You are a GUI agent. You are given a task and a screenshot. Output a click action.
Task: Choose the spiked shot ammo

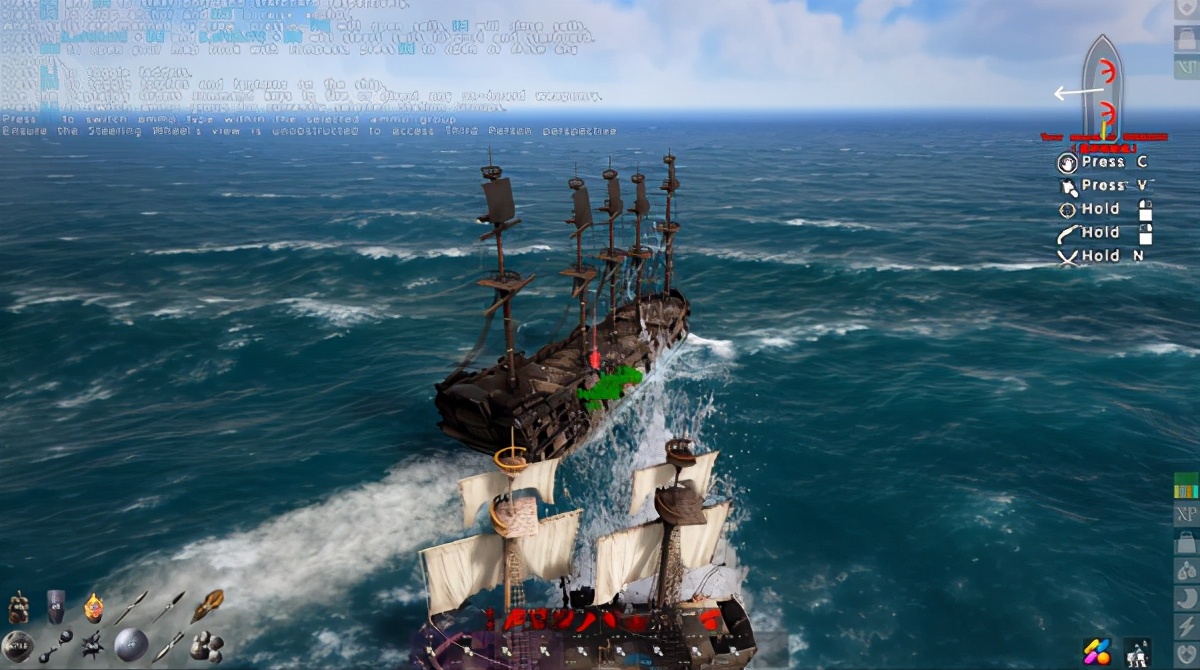click(x=93, y=645)
